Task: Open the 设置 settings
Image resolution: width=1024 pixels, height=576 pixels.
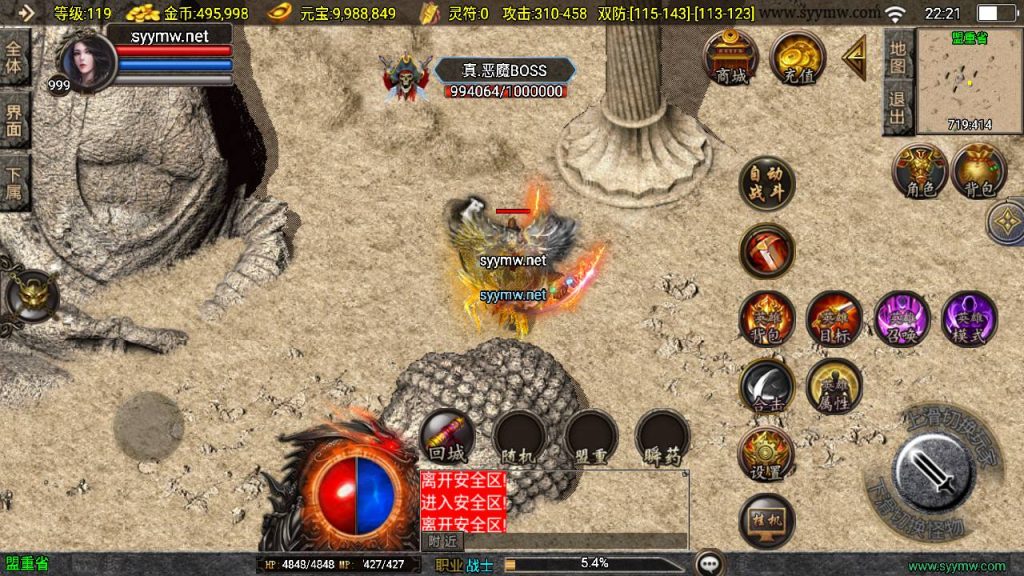Action: [x=767, y=455]
